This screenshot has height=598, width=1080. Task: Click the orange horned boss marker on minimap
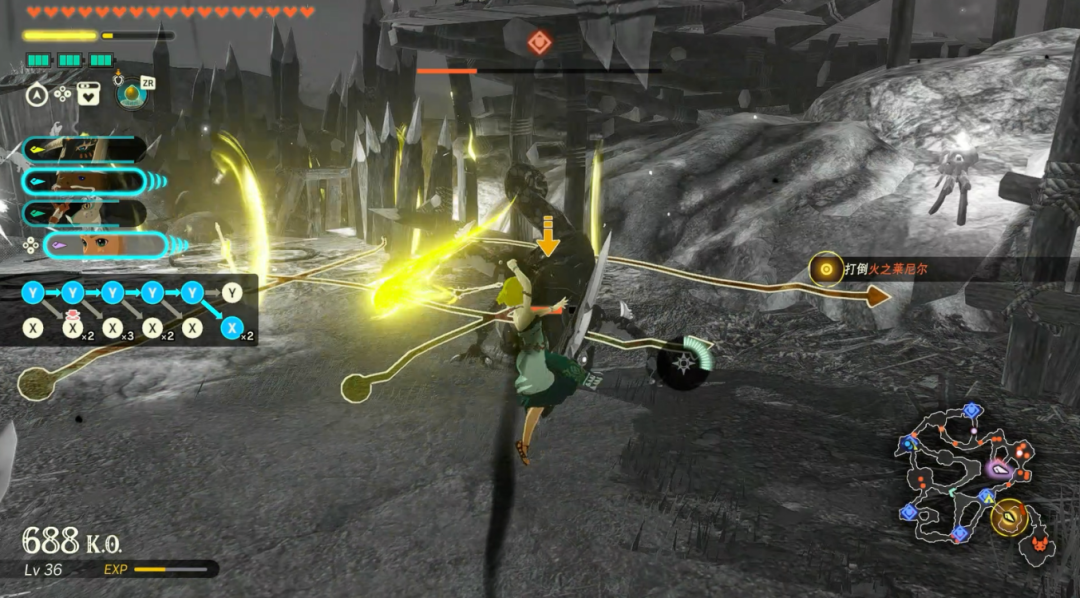[1041, 544]
